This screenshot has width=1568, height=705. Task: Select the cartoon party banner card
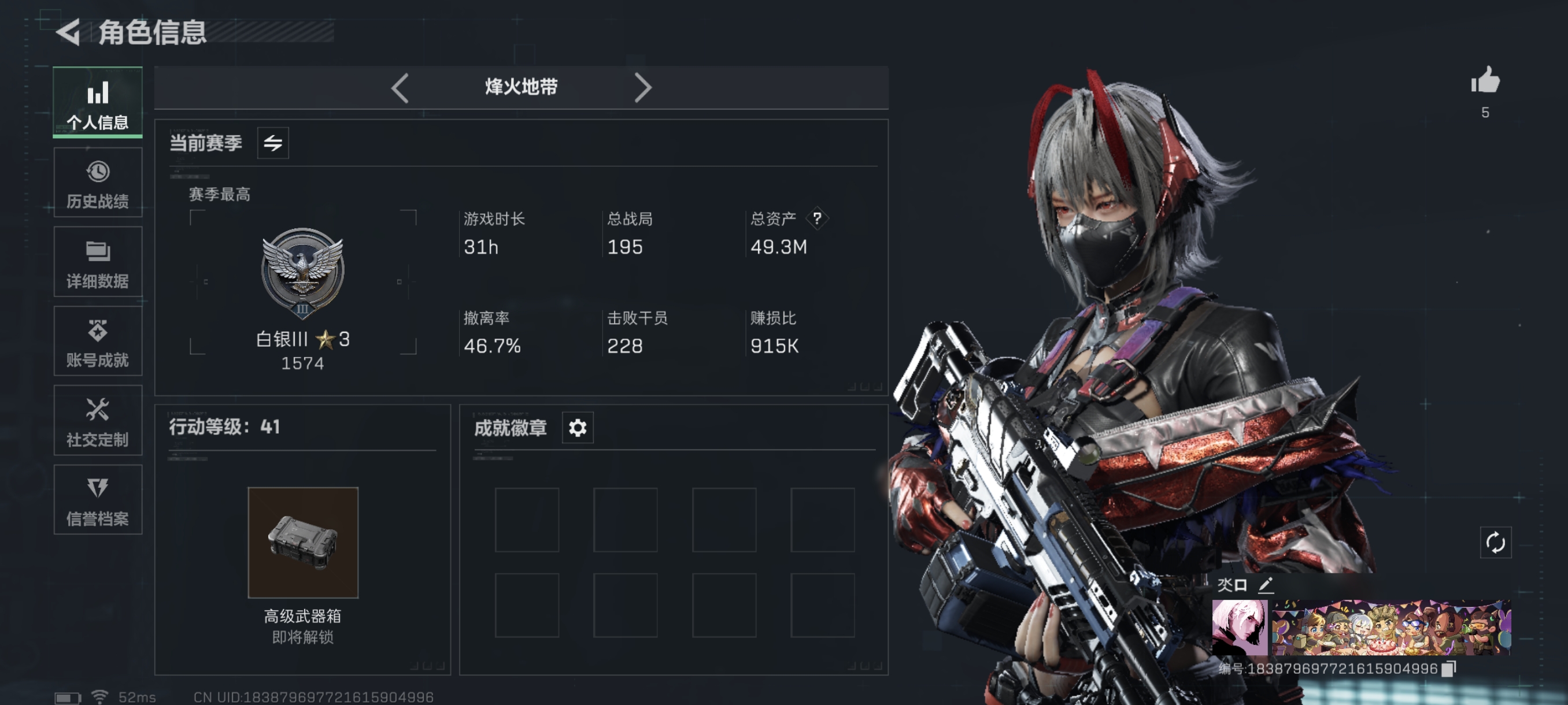coord(1391,627)
